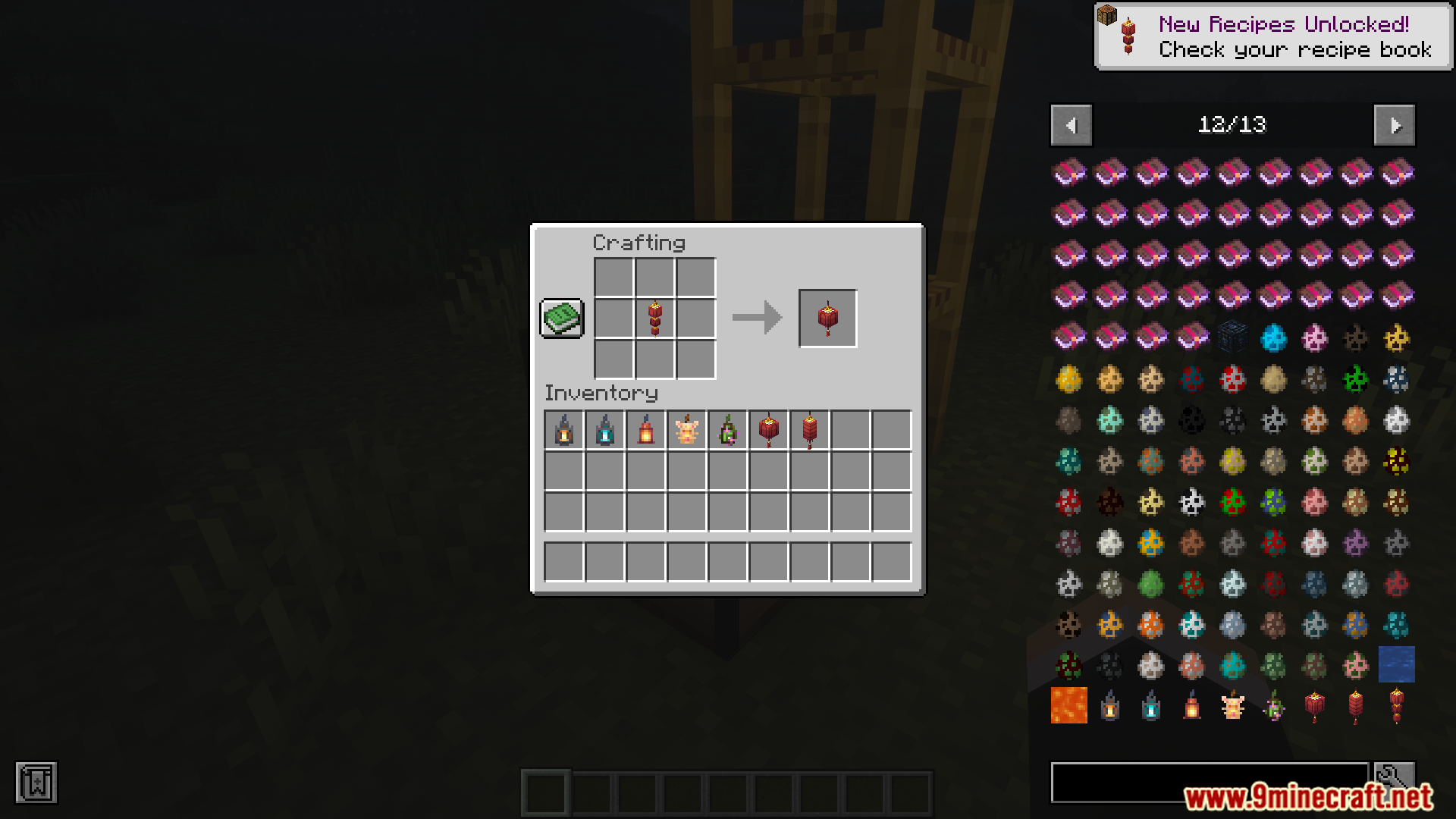Choose the dark spawner block in the item list

pyautogui.click(x=1233, y=337)
